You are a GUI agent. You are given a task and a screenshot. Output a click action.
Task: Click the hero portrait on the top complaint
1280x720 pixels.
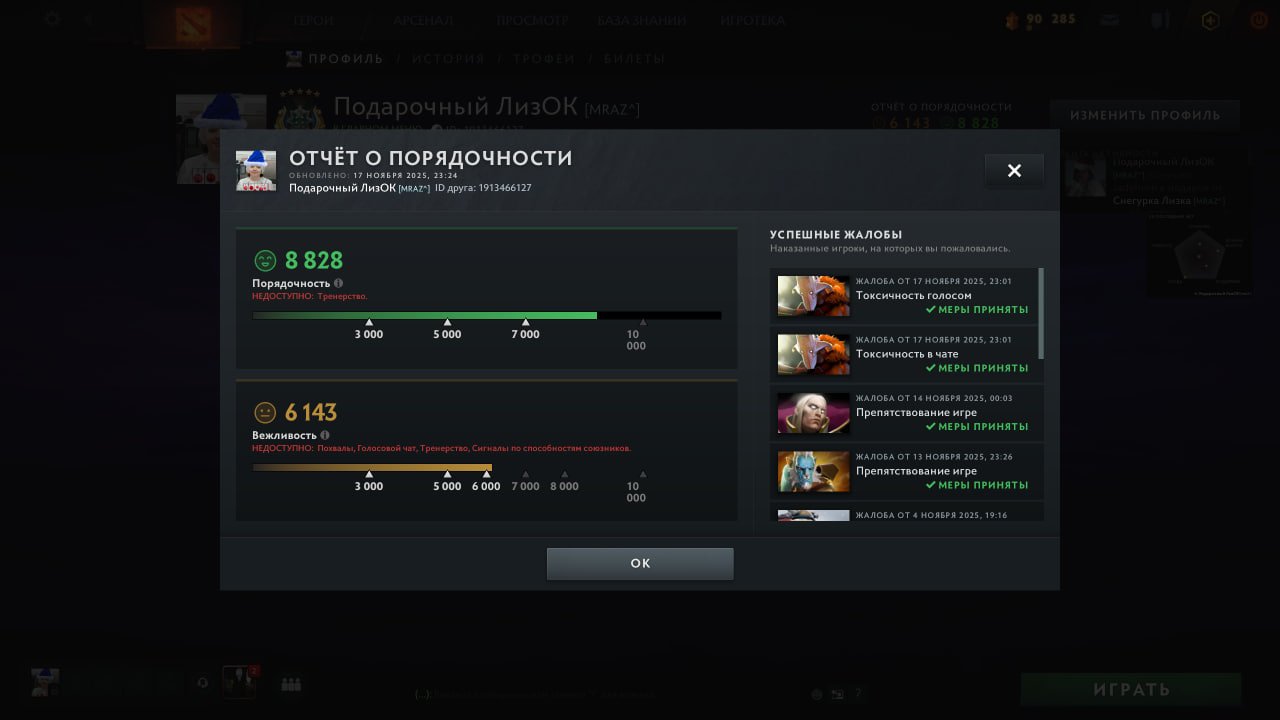tap(812, 296)
